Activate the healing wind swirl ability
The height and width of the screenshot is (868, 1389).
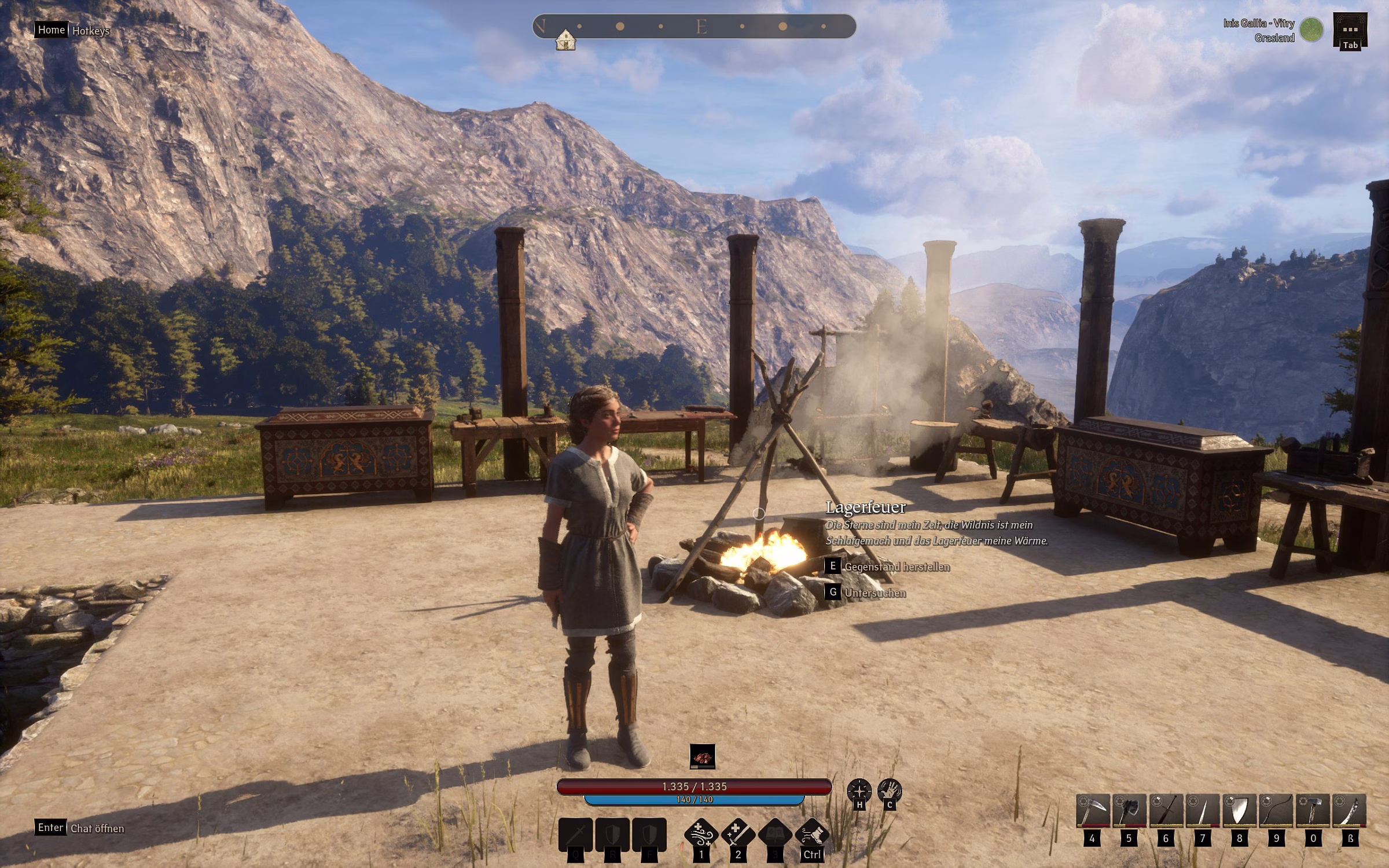[x=701, y=834]
